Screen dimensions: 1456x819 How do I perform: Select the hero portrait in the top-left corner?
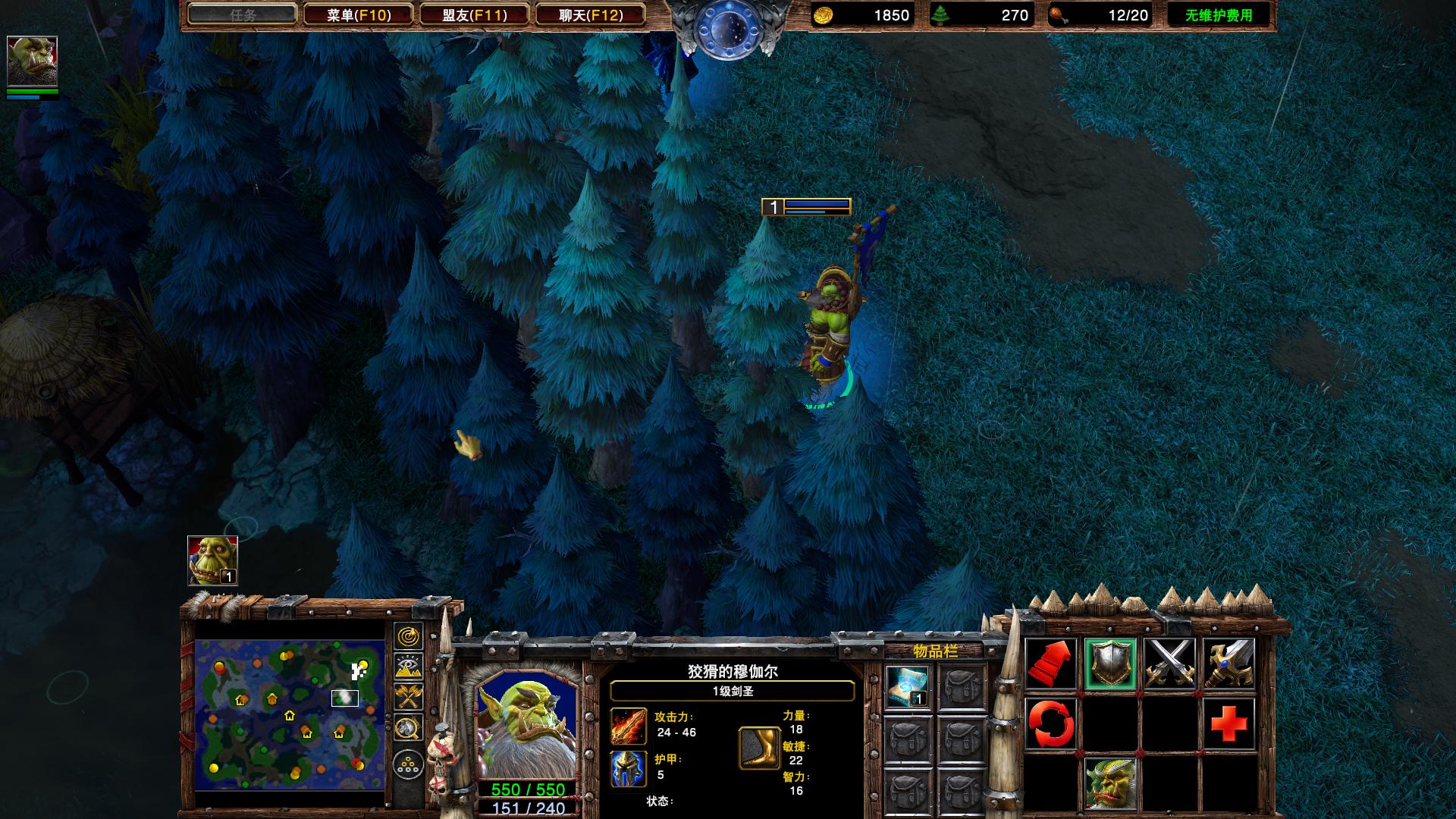point(32,61)
